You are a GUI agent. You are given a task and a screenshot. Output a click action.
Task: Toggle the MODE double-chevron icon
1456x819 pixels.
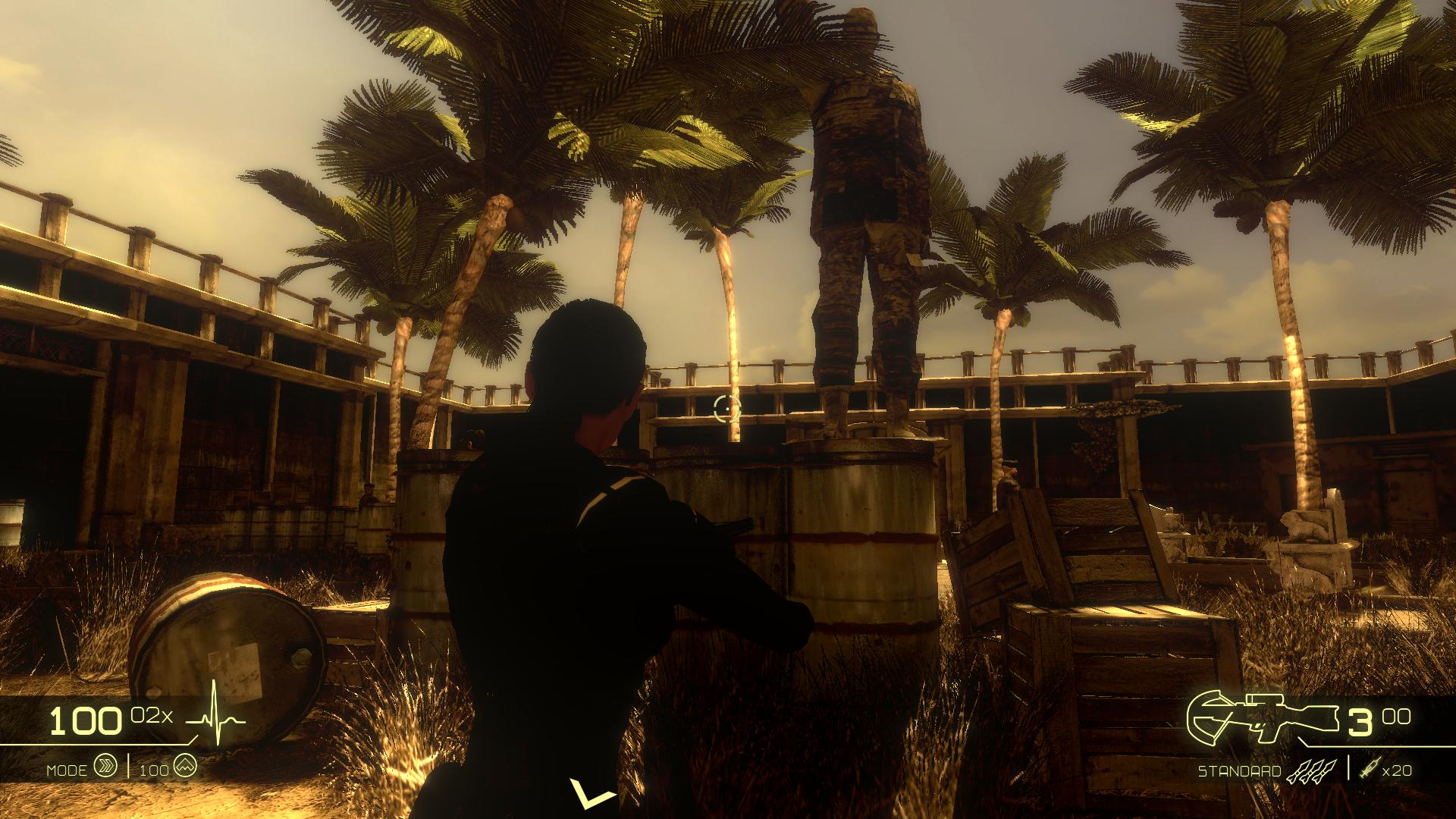coord(105,767)
